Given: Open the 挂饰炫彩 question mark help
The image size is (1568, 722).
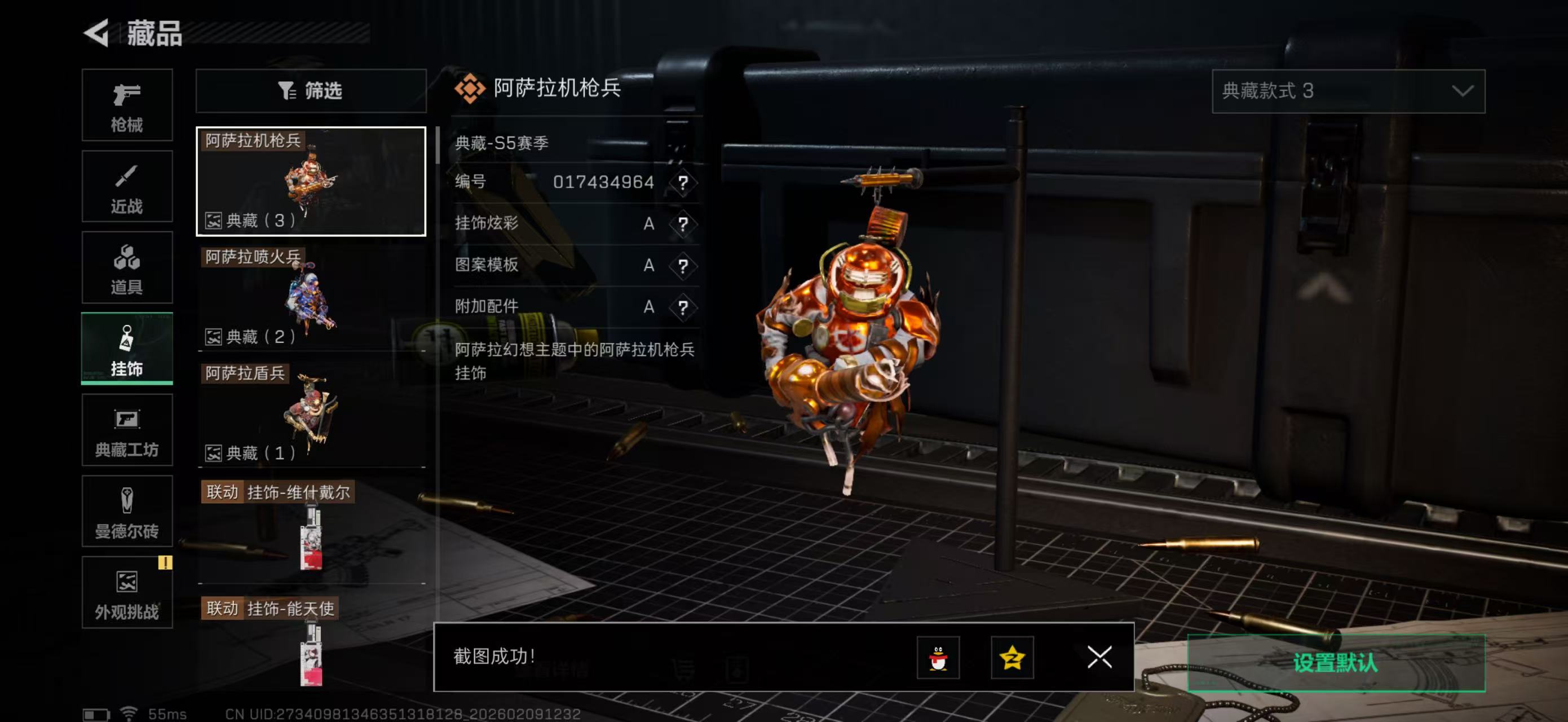Looking at the screenshot, I should pos(684,224).
